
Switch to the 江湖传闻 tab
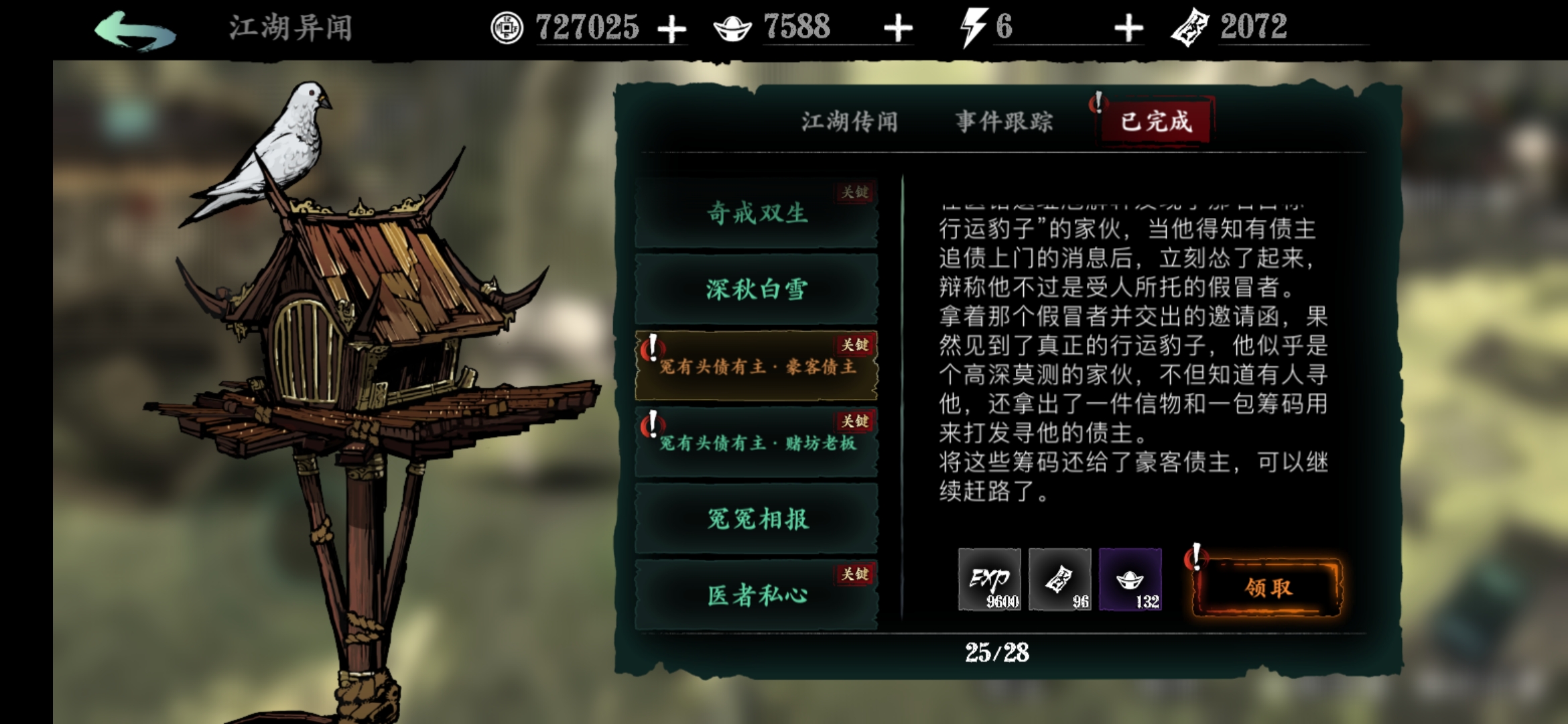pos(852,122)
